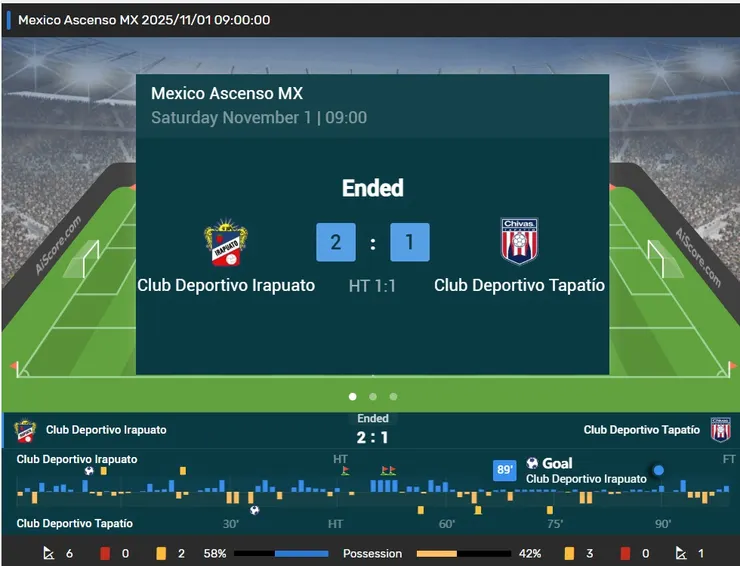
Task: Switch to the last carousel page dot
Action: click(393, 396)
